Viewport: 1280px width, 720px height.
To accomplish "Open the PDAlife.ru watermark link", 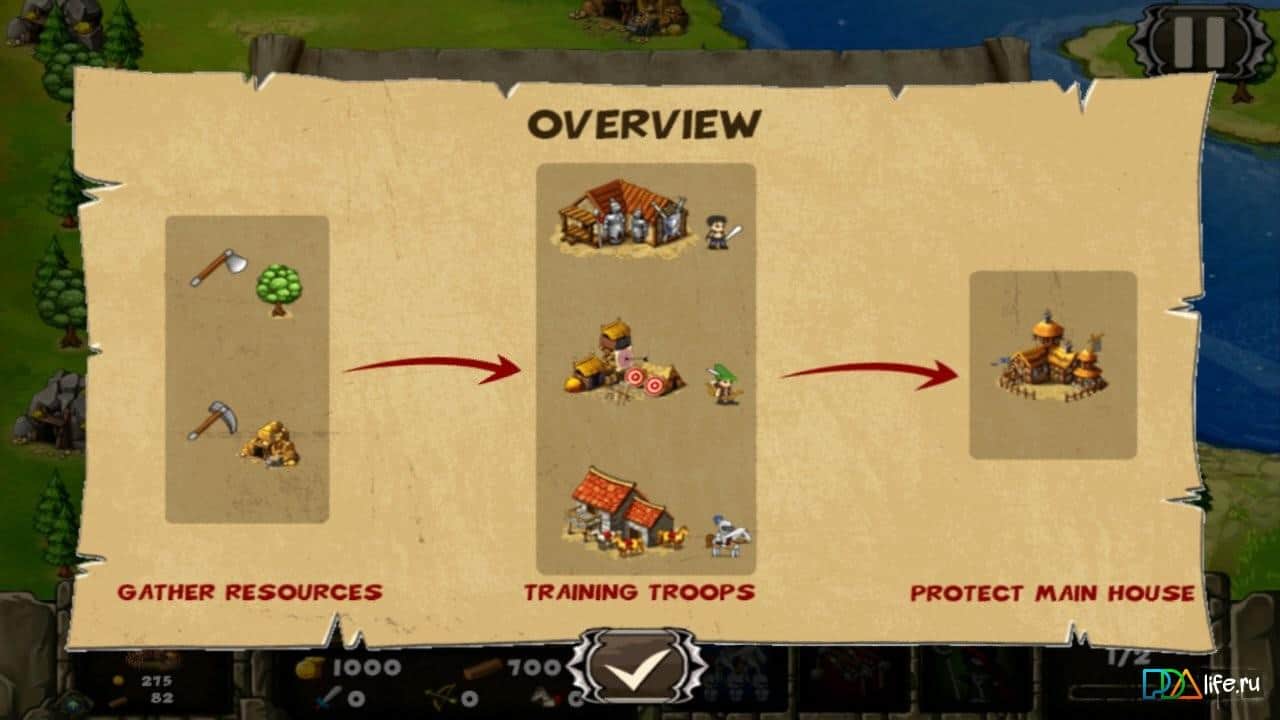I will coord(1200,685).
